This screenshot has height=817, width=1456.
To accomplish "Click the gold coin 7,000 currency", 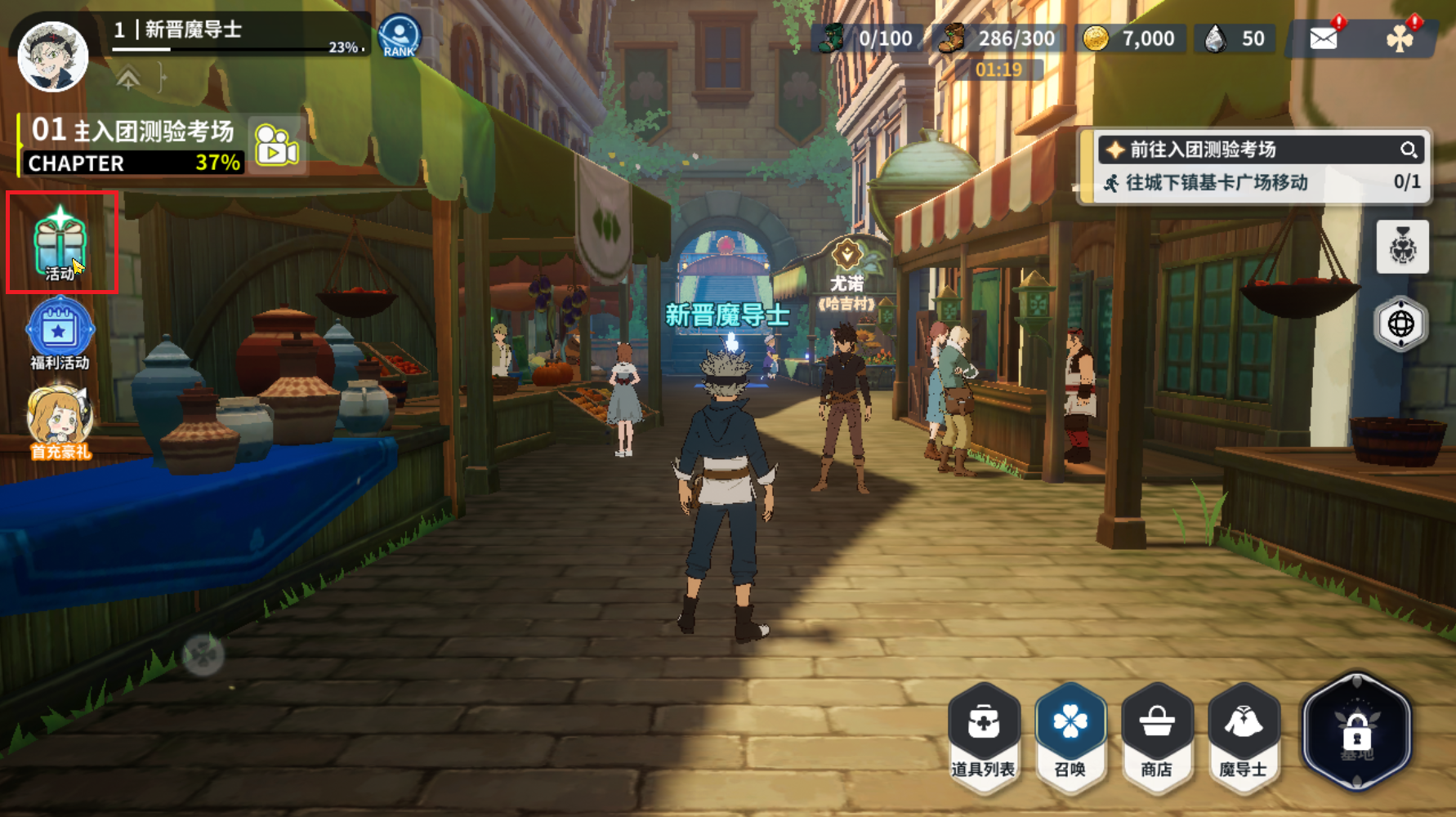I will pos(1131,38).
